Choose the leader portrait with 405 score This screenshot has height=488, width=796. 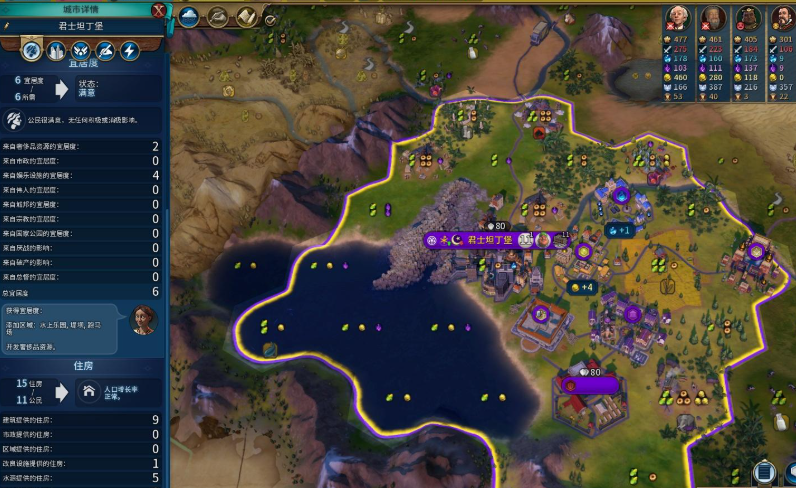(x=747, y=18)
